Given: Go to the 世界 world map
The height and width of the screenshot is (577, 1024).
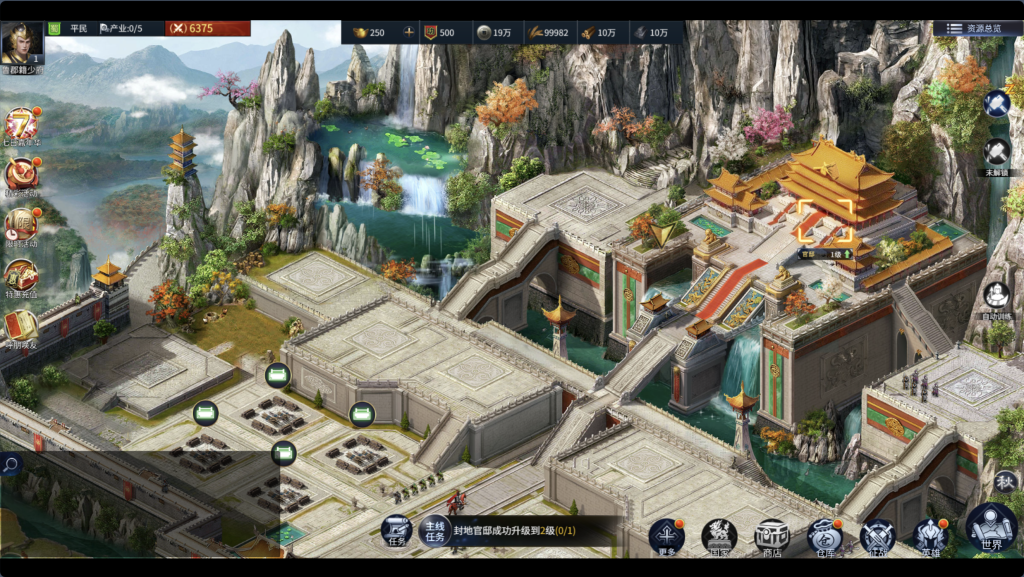Looking at the screenshot, I should (x=991, y=529).
